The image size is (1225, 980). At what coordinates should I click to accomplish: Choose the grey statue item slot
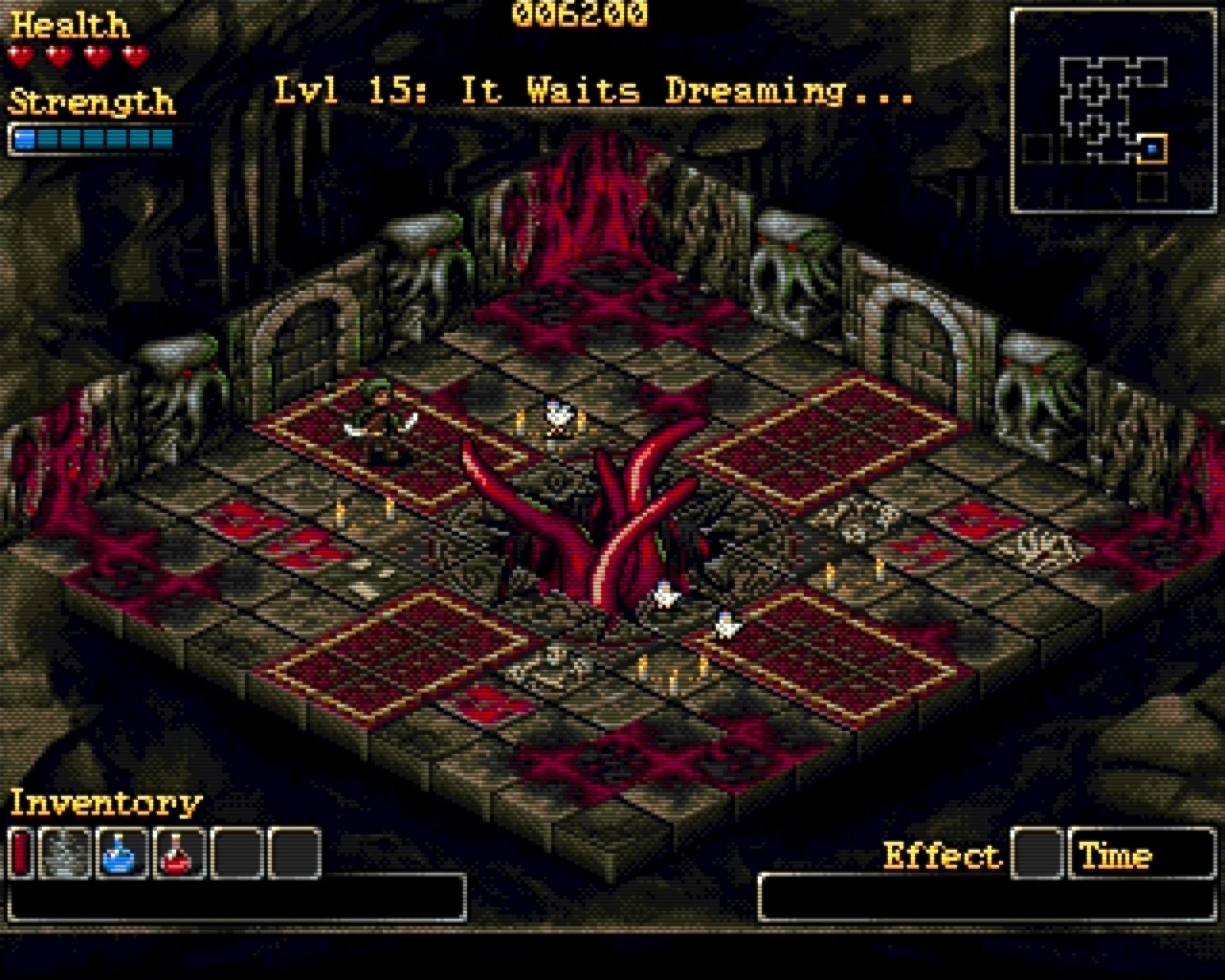point(65,853)
